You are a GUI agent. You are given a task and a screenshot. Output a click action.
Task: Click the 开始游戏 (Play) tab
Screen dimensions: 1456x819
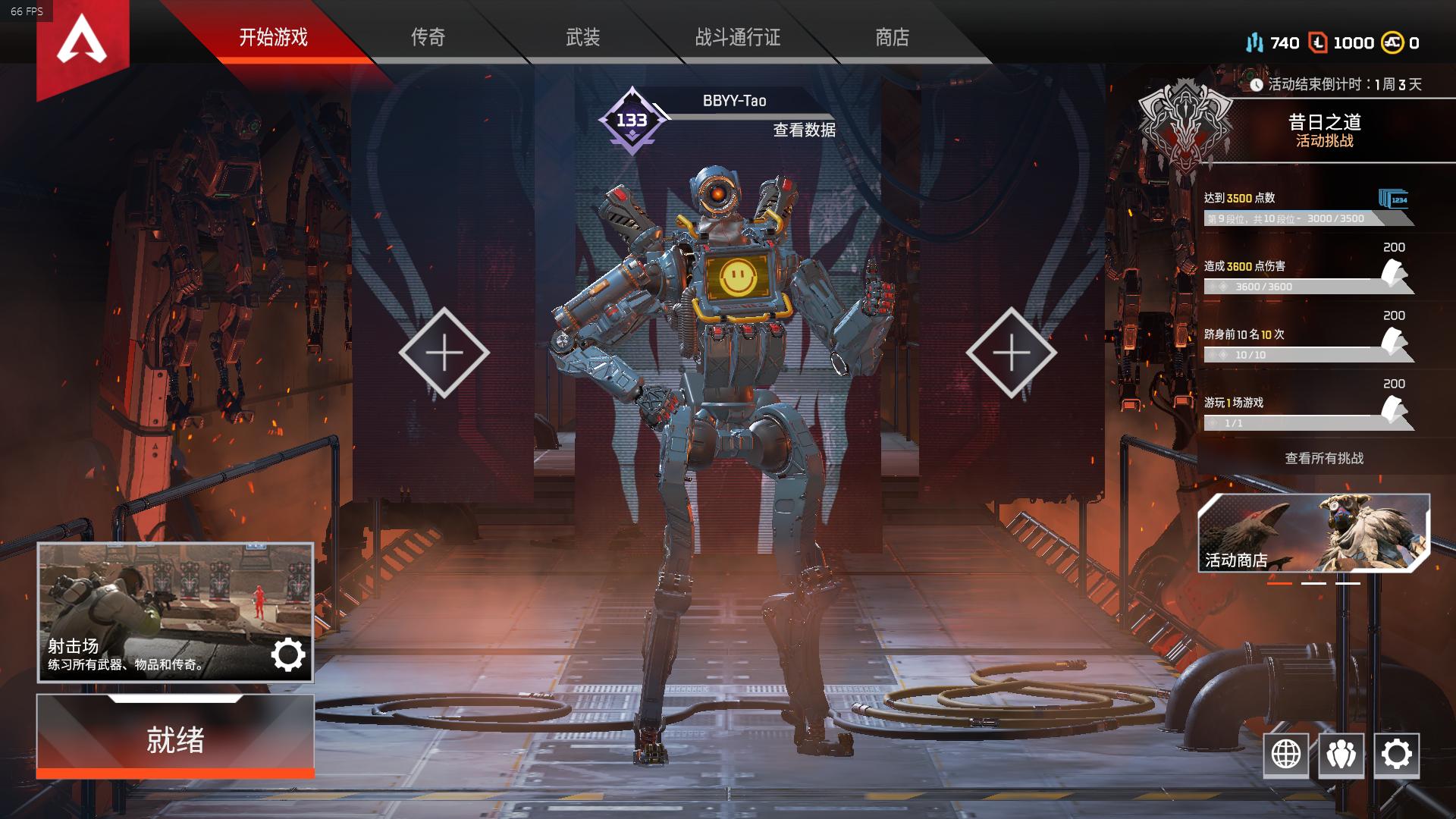(273, 37)
